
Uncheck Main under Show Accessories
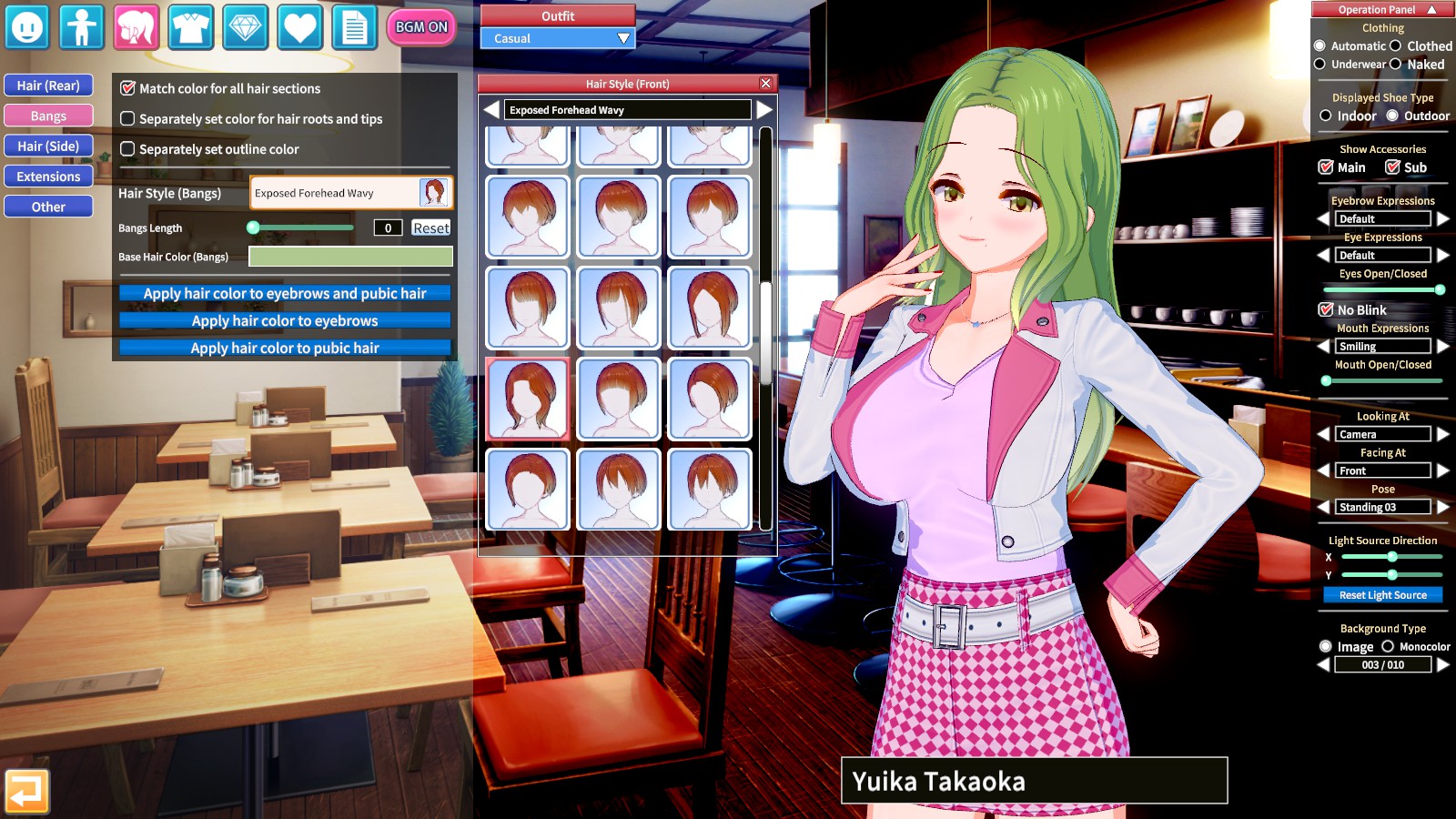pos(1327,167)
